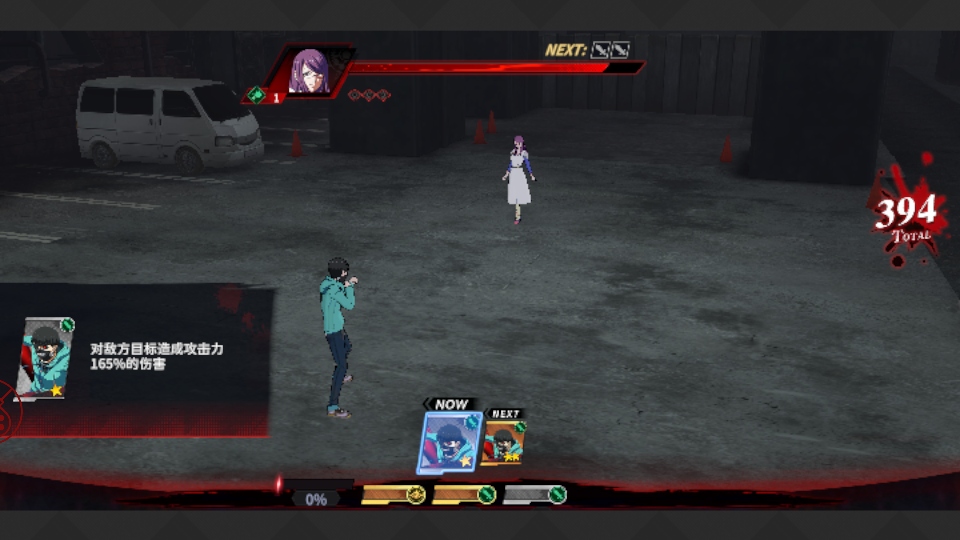
Task: Select the purple-haired enemy portrait
Action: (x=309, y=72)
